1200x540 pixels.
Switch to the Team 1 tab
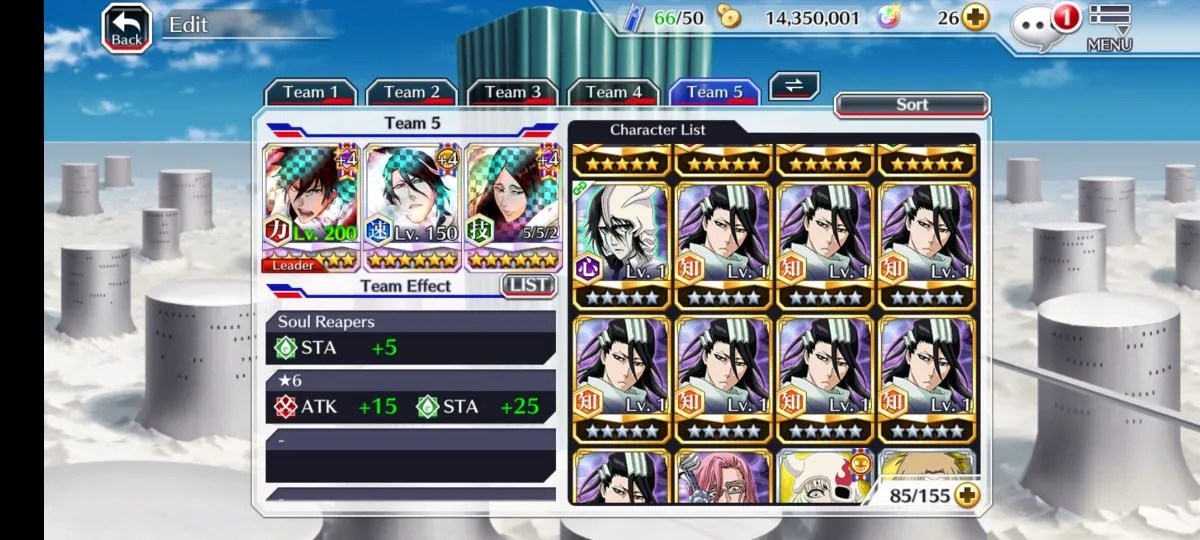[310, 92]
